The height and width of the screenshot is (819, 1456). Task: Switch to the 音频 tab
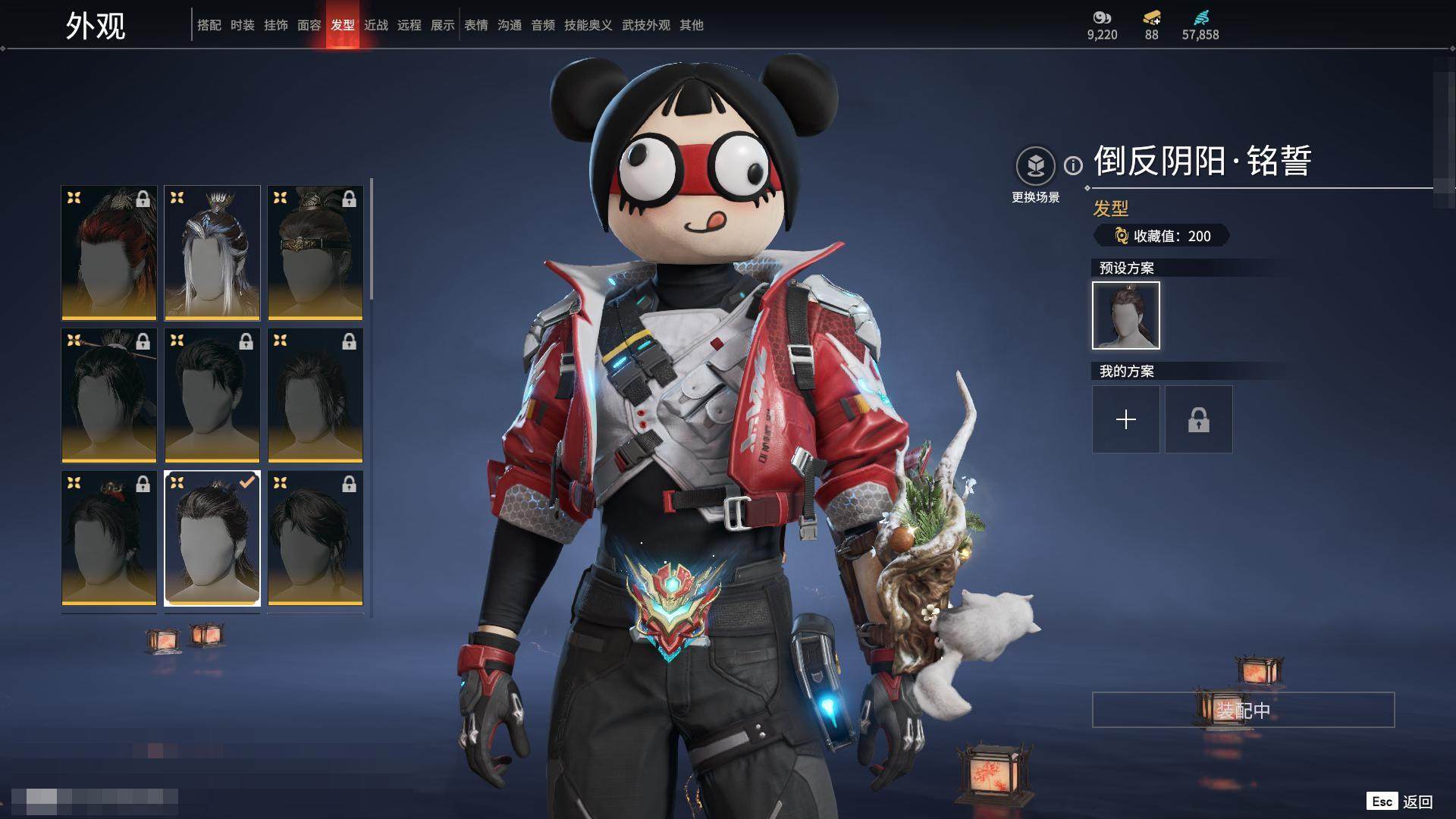click(542, 25)
